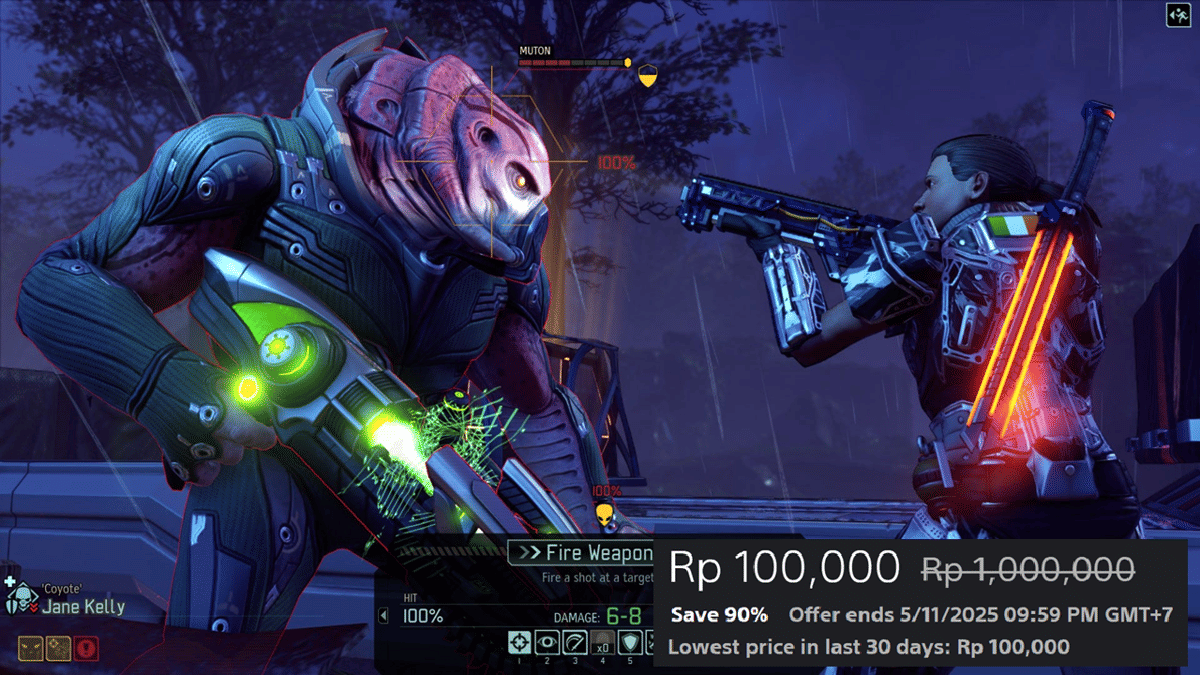Click soldier Jane Kelly's class emblem

point(19,601)
